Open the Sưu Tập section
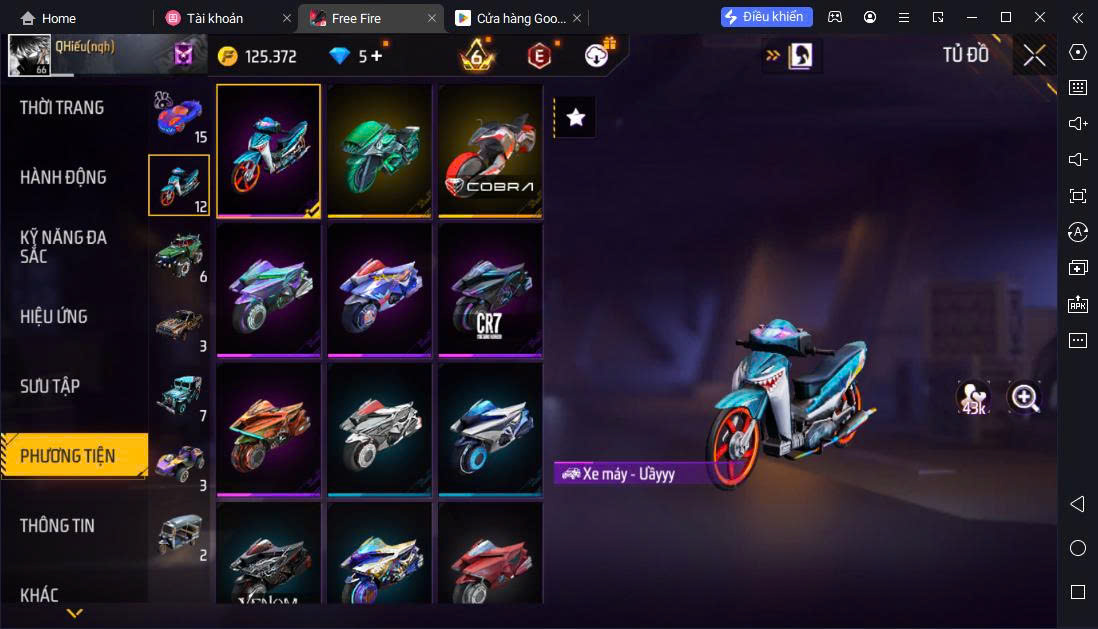The image size is (1098, 629). pos(50,386)
